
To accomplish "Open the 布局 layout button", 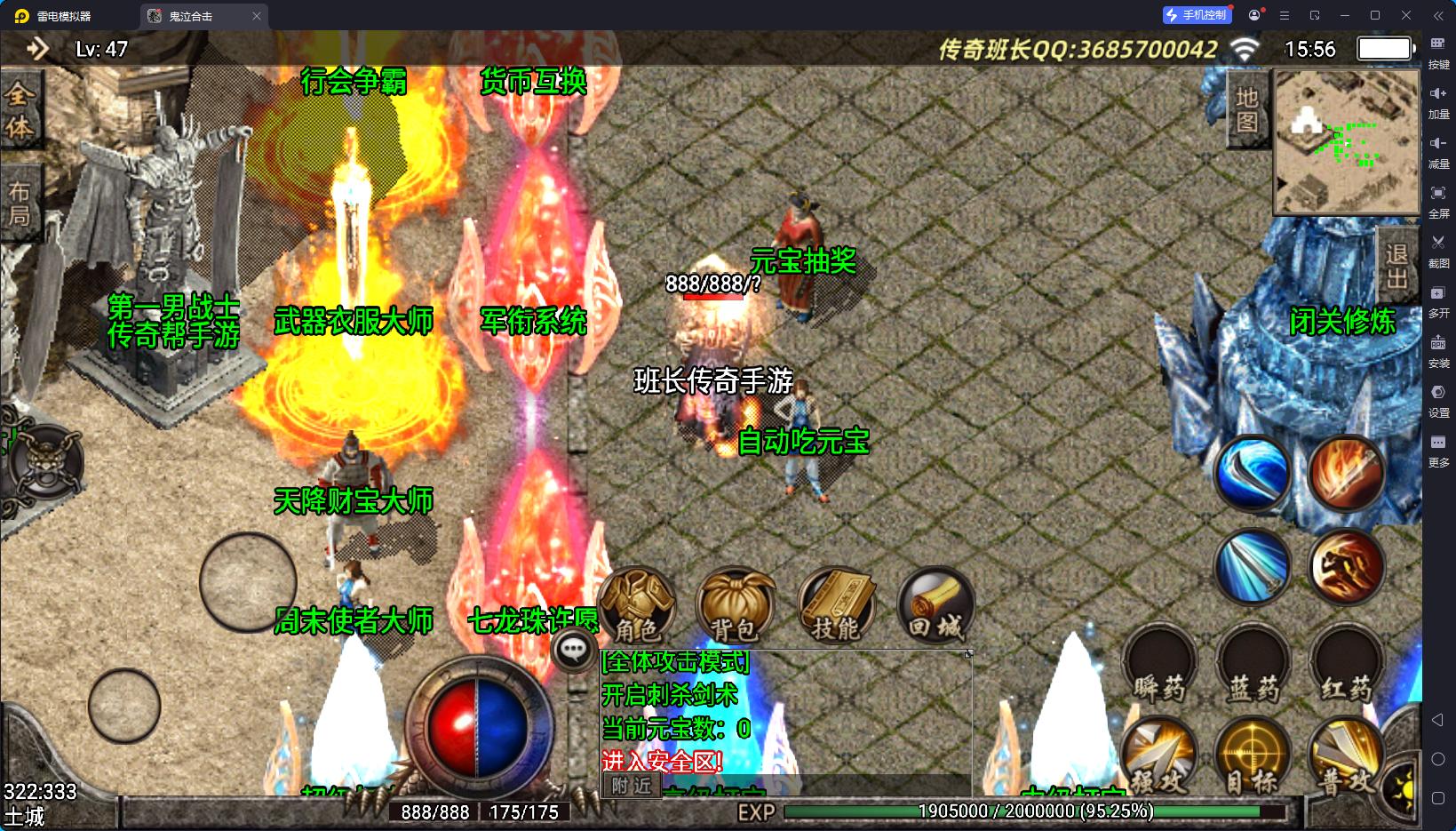I will [x=20, y=204].
